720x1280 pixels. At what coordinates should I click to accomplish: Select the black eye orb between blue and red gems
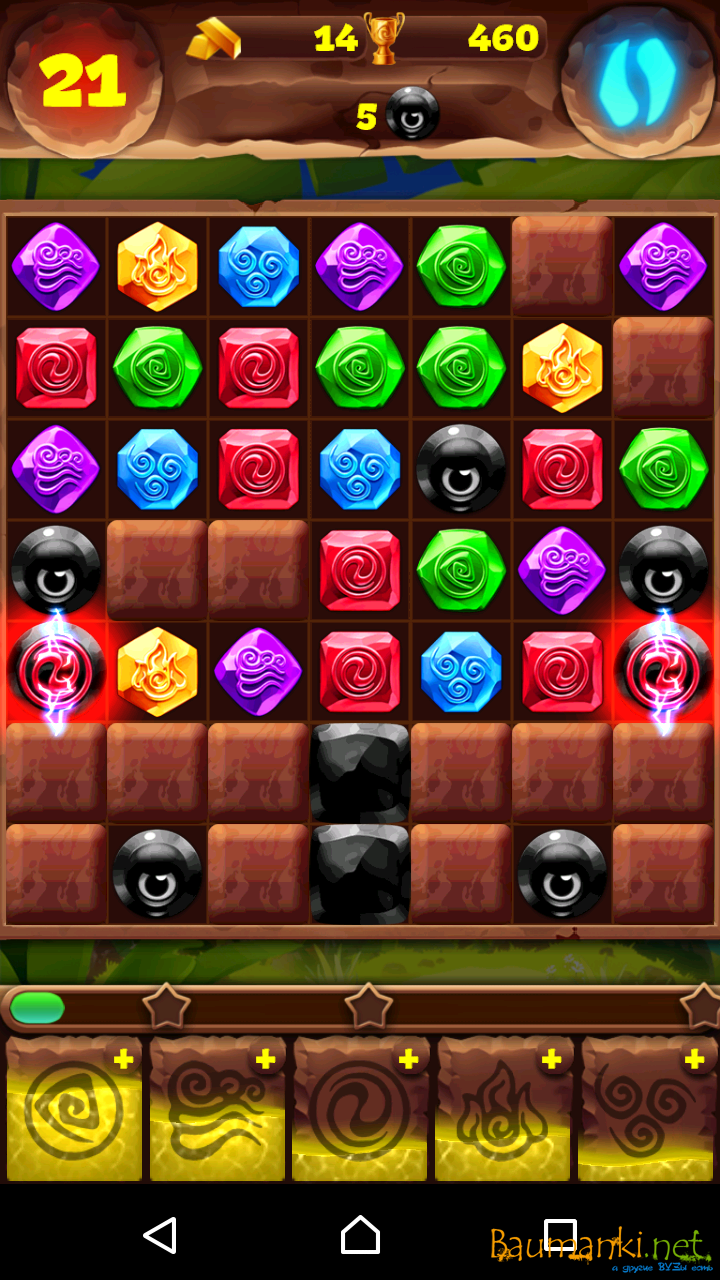click(460, 469)
